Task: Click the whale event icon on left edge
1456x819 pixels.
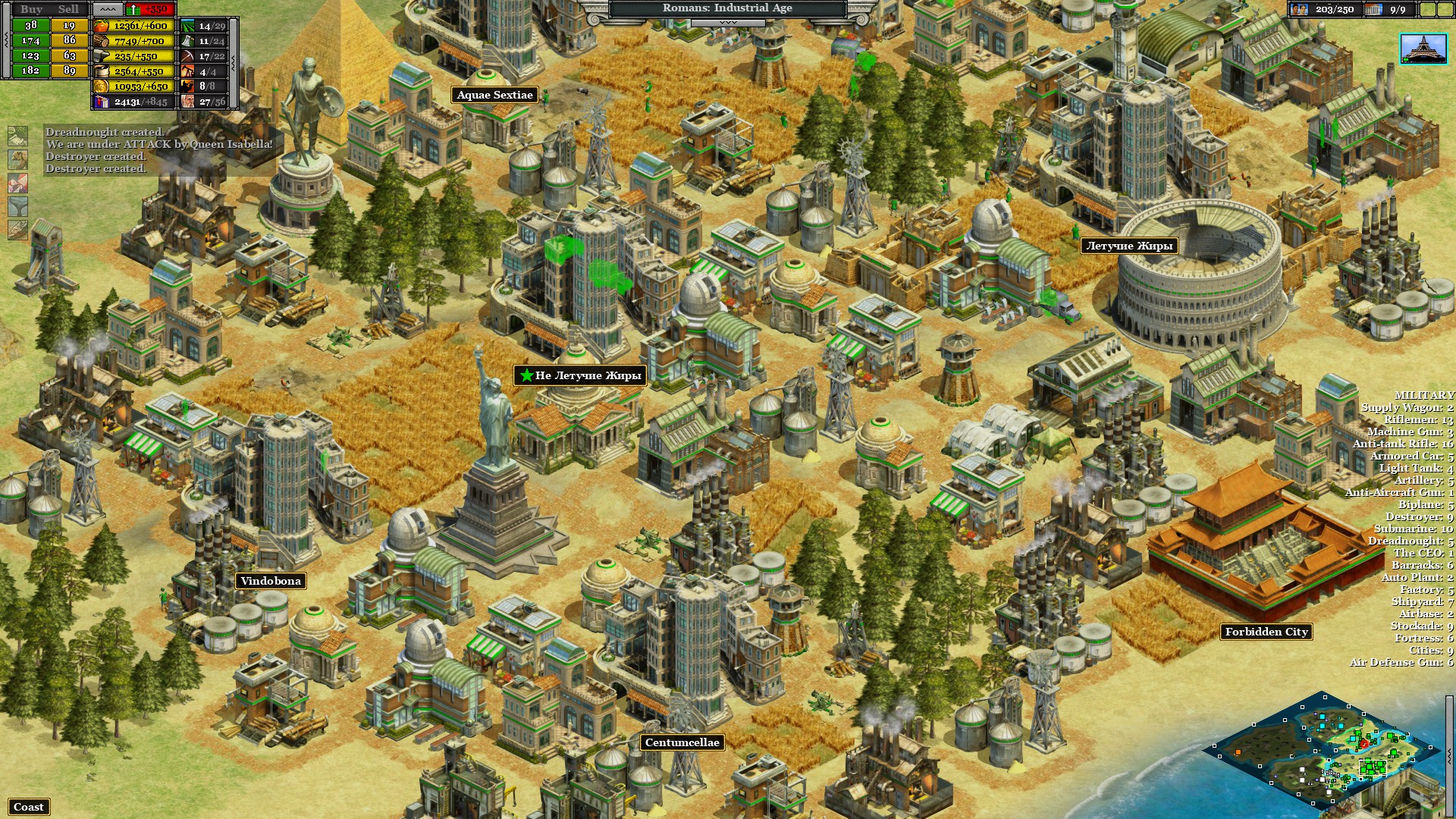Action: coord(17,206)
